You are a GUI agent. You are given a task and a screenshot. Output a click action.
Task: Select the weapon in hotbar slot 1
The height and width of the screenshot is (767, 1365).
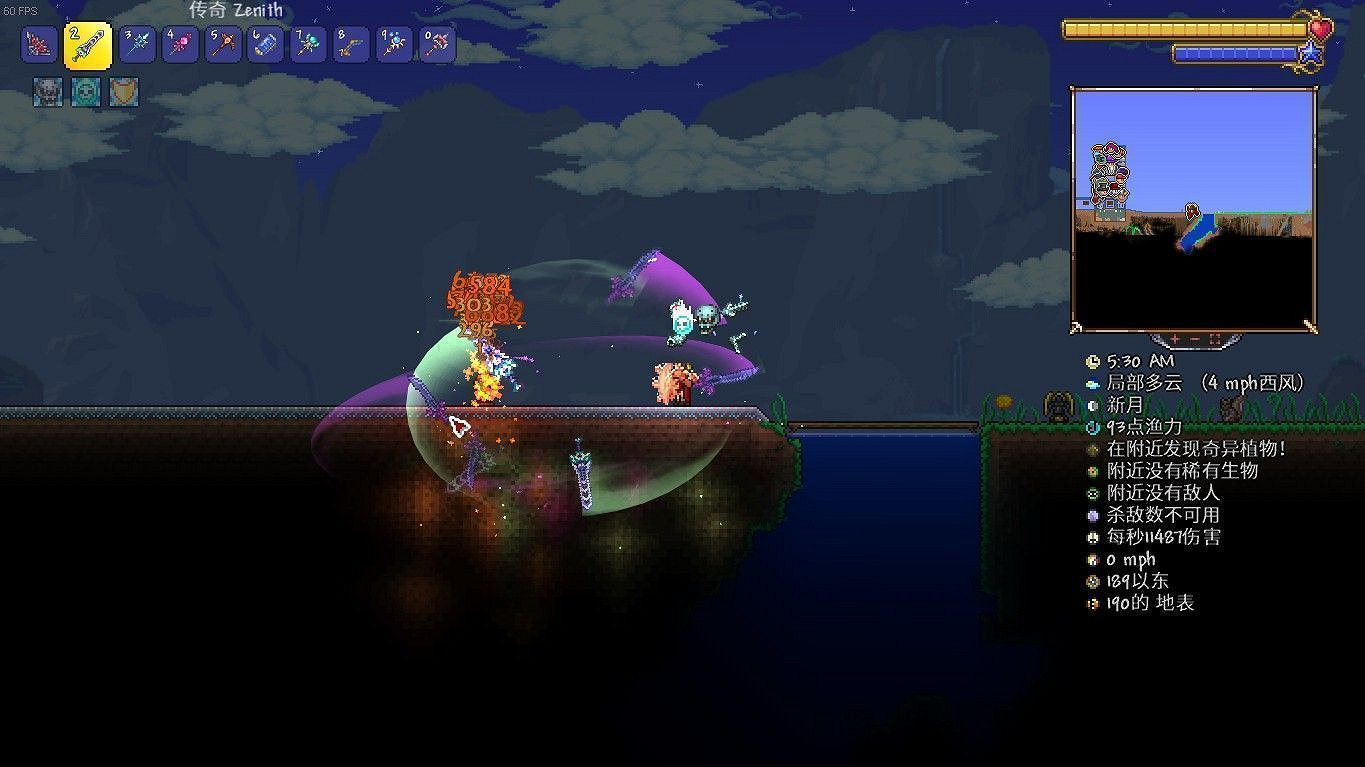[39, 42]
